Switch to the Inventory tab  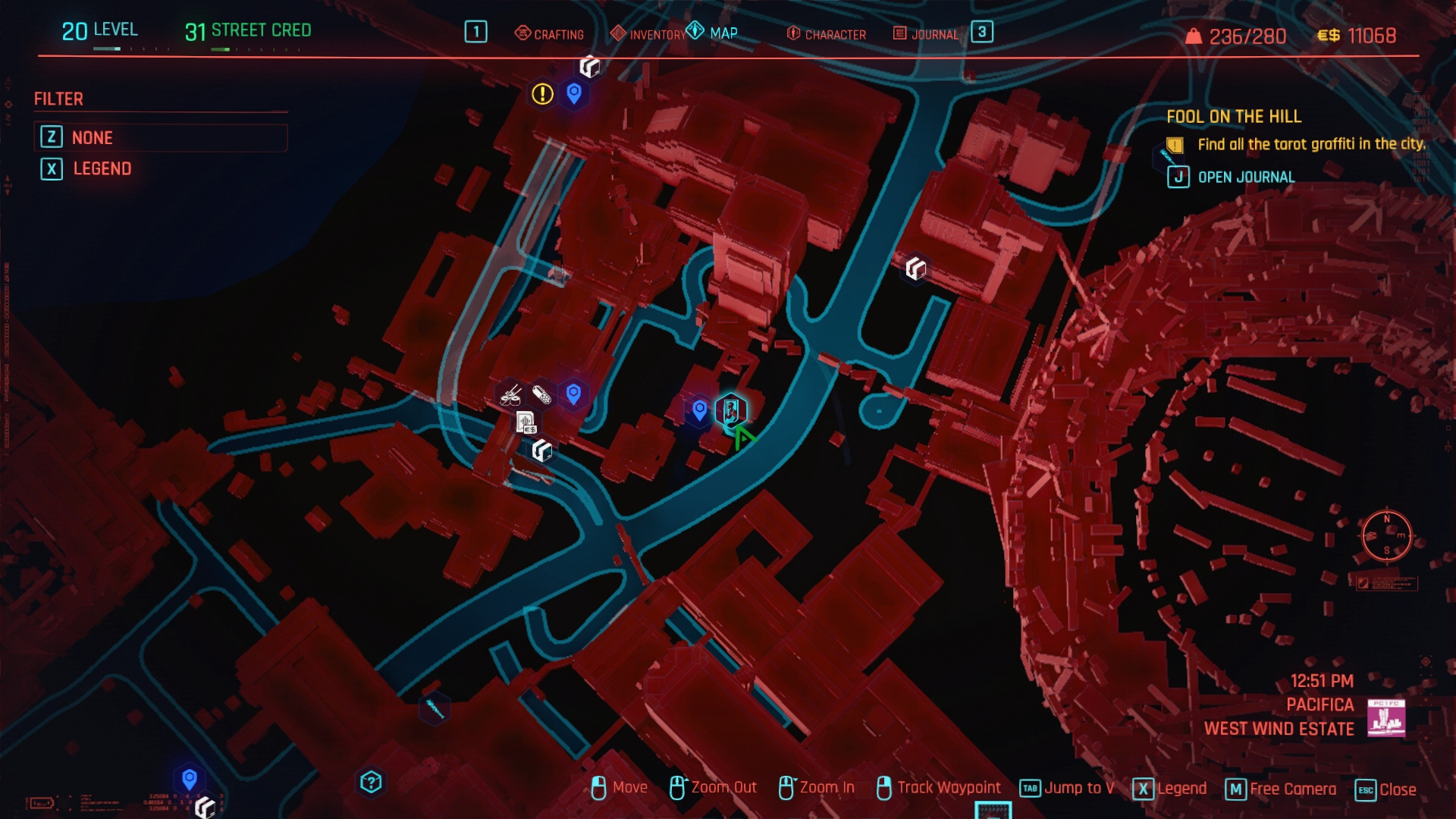(648, 34)
